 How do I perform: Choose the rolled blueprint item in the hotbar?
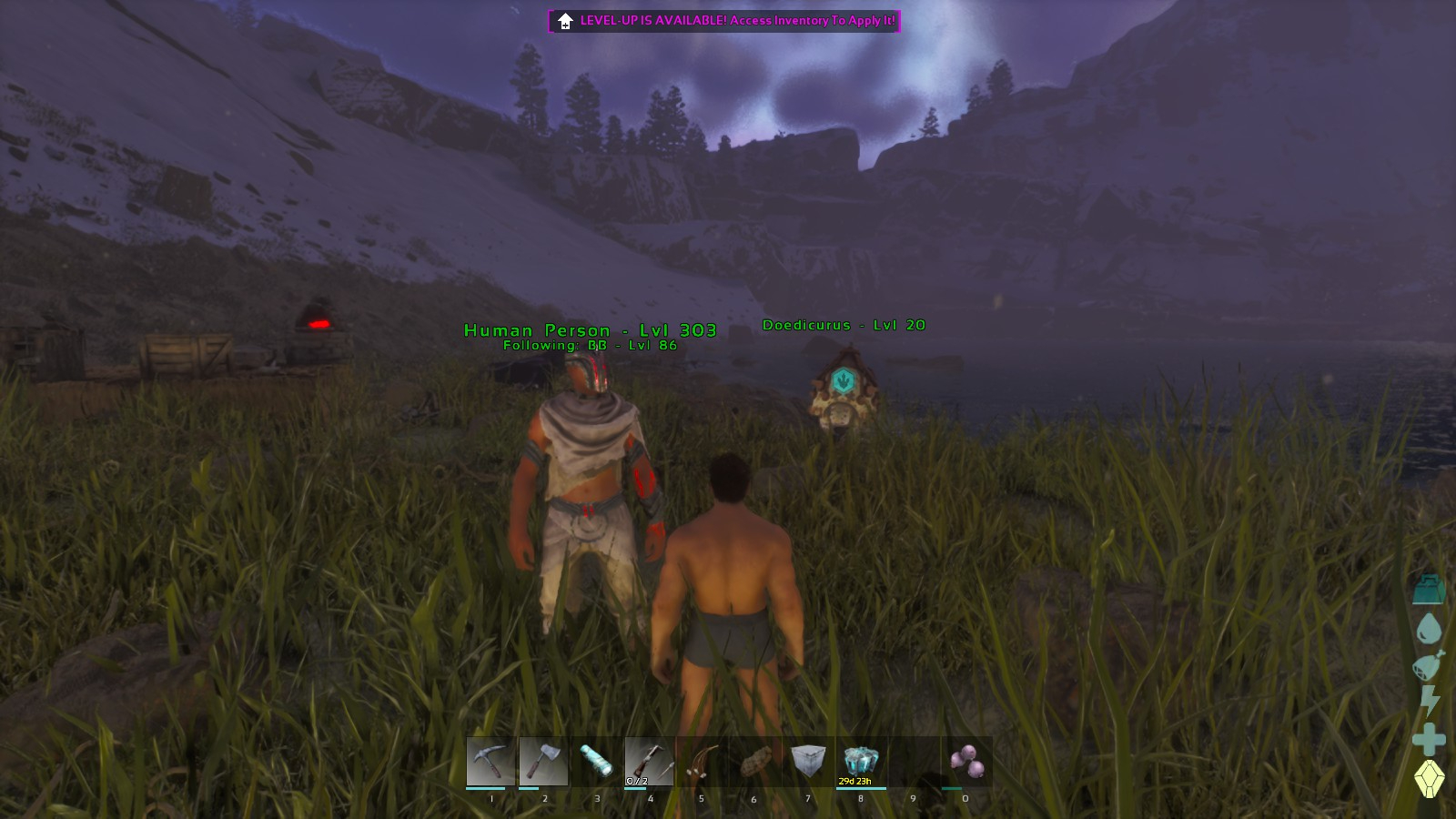click(597, 762)
